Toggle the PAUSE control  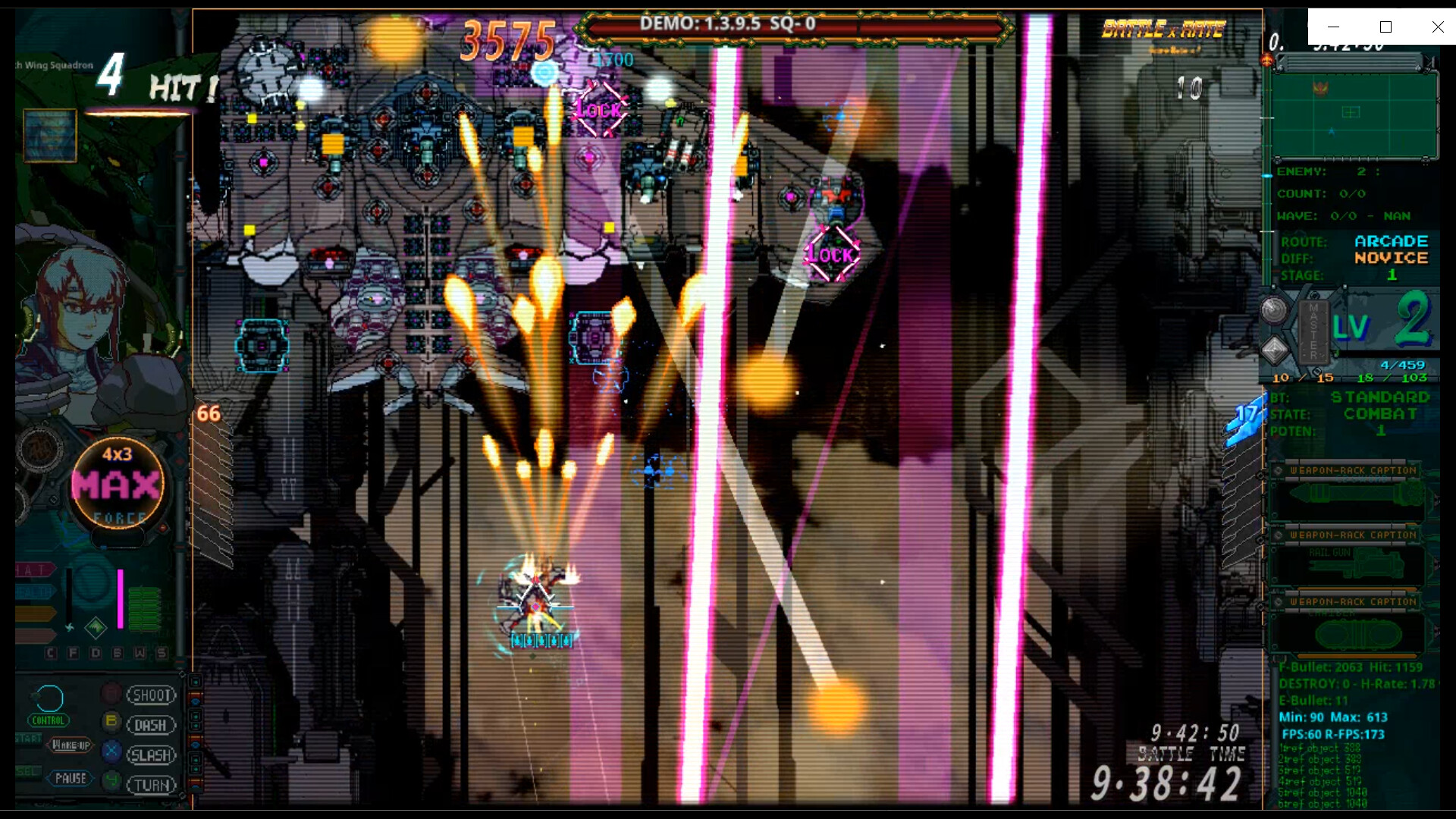[x=71, y=777]
